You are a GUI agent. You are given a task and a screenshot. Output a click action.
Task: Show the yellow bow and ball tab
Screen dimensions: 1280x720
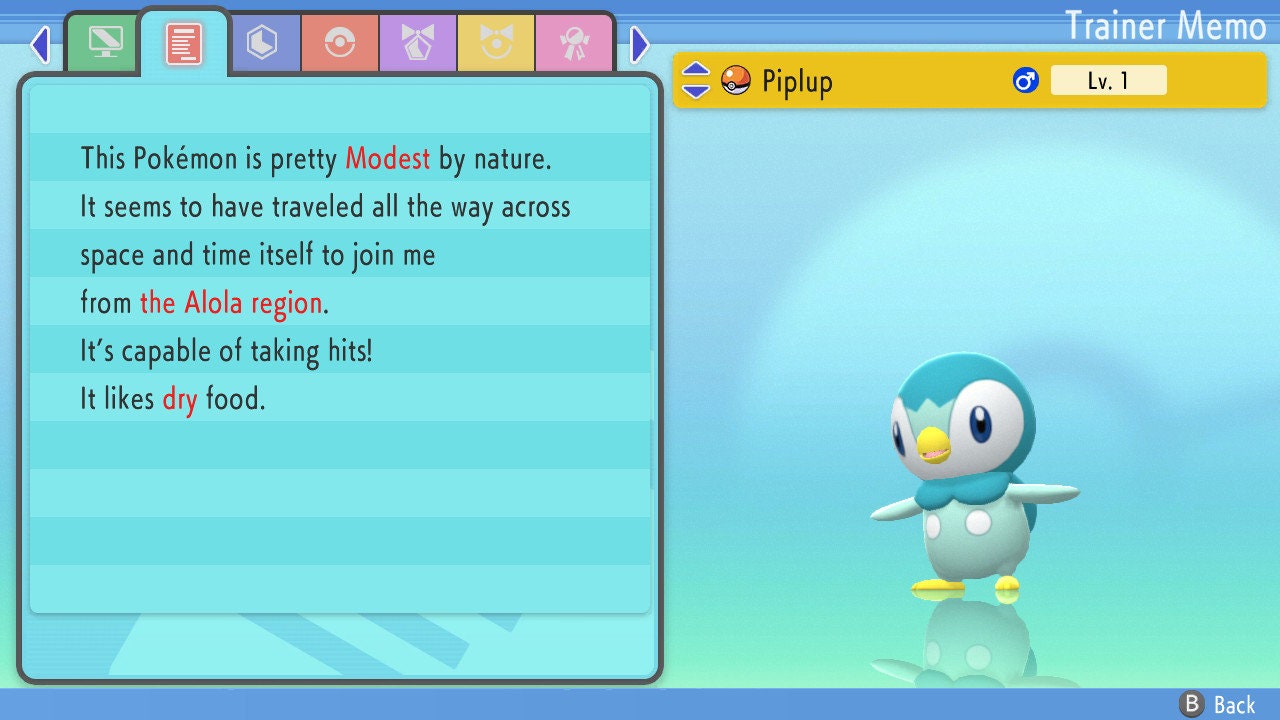click(x=496, y=43)
